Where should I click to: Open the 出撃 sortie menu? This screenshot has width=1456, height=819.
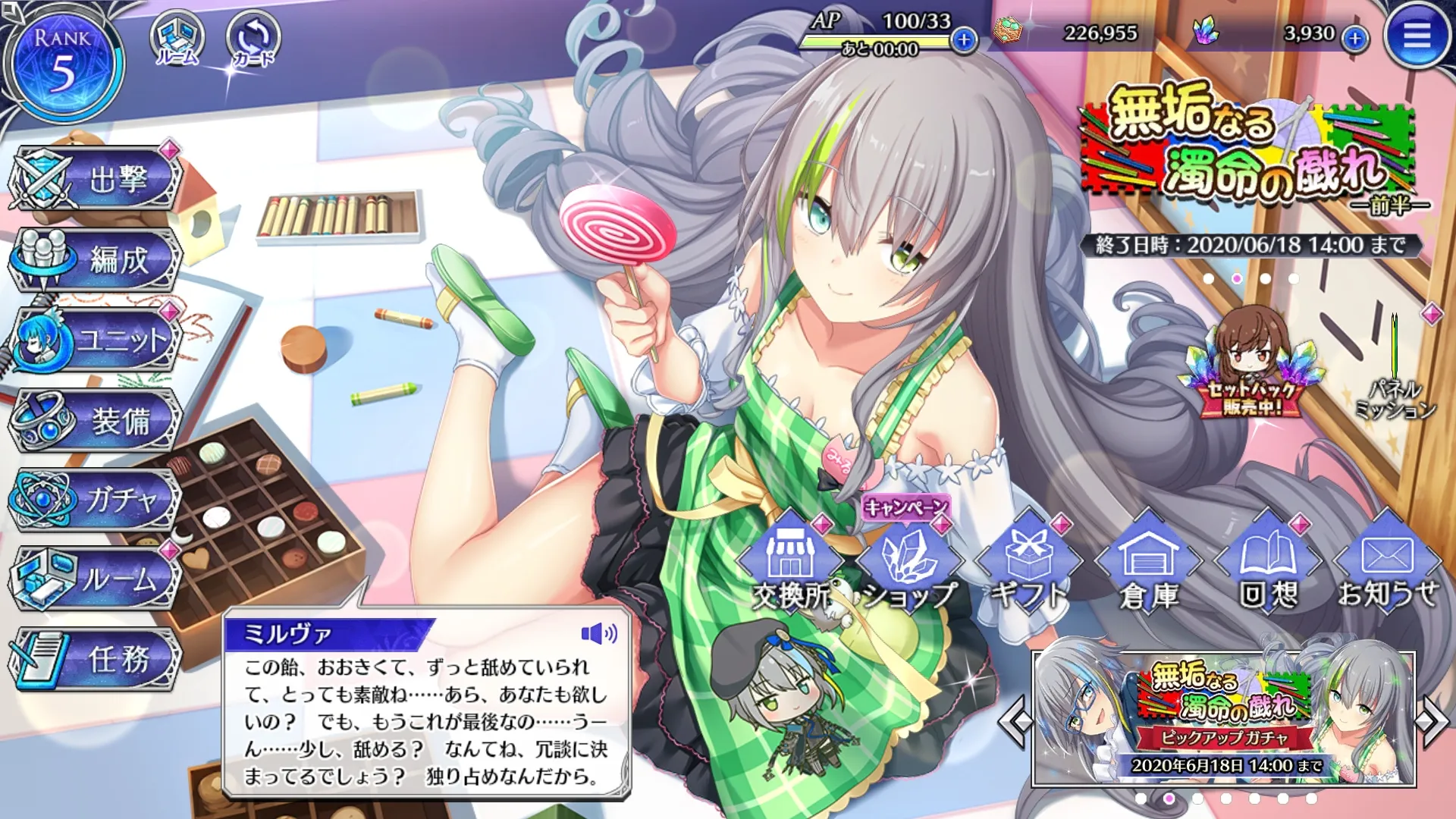point(97,180)
